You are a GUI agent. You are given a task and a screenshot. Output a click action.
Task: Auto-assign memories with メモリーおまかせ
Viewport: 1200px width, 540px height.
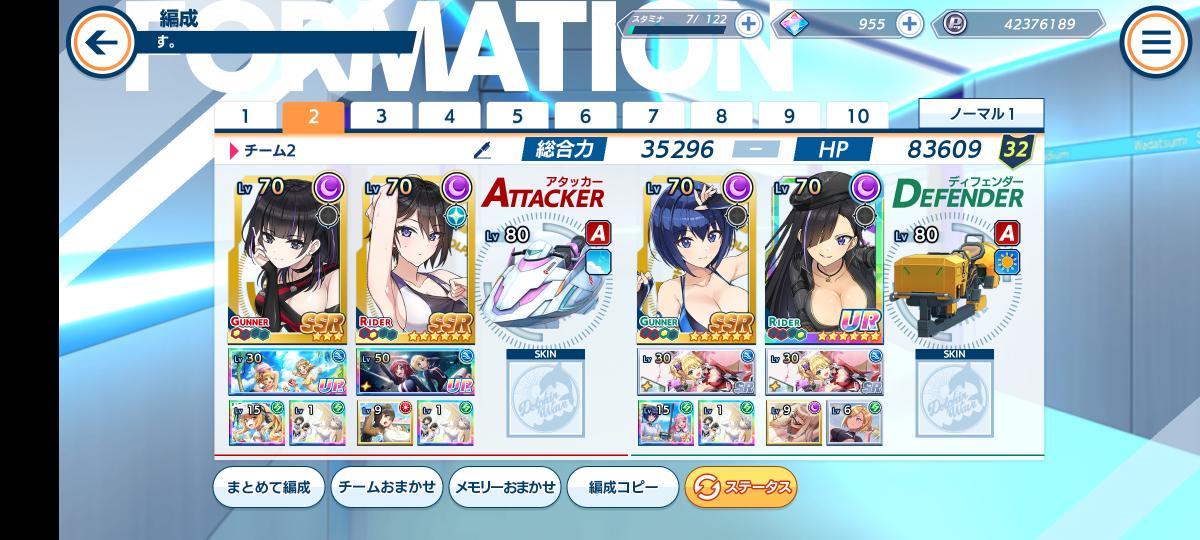(x=504, y=487)
